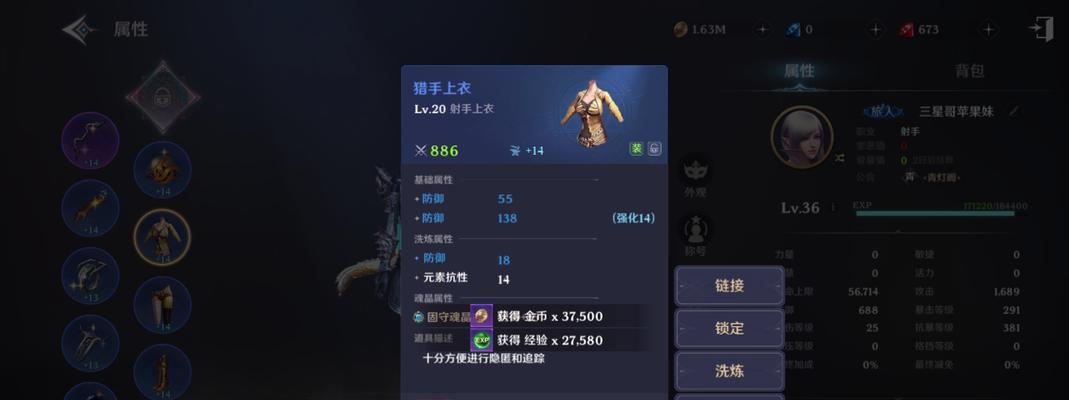Select the helmet equipment slot

162,169
